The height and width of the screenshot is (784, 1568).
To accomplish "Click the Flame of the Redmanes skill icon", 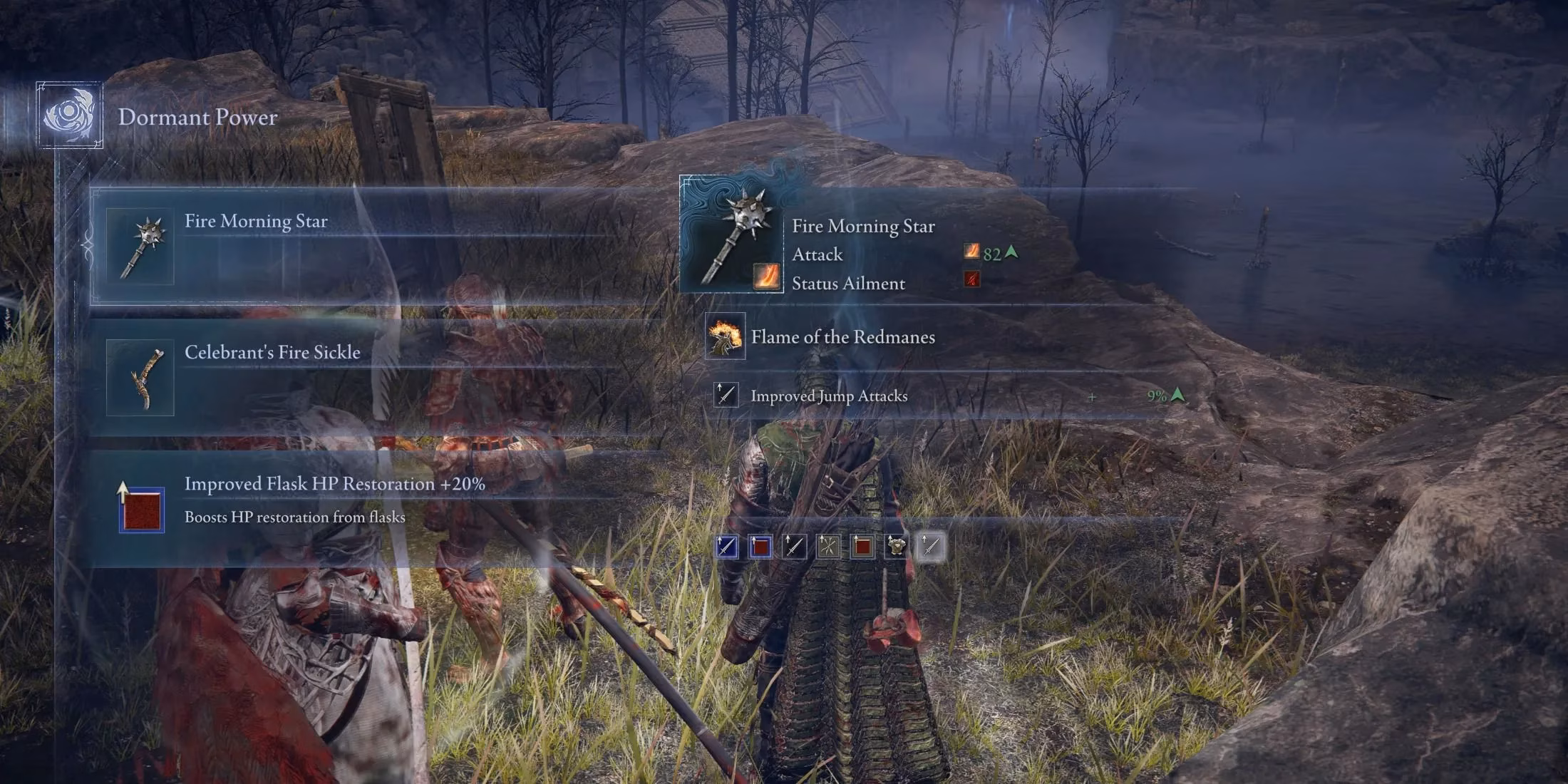I will (725, 336).
